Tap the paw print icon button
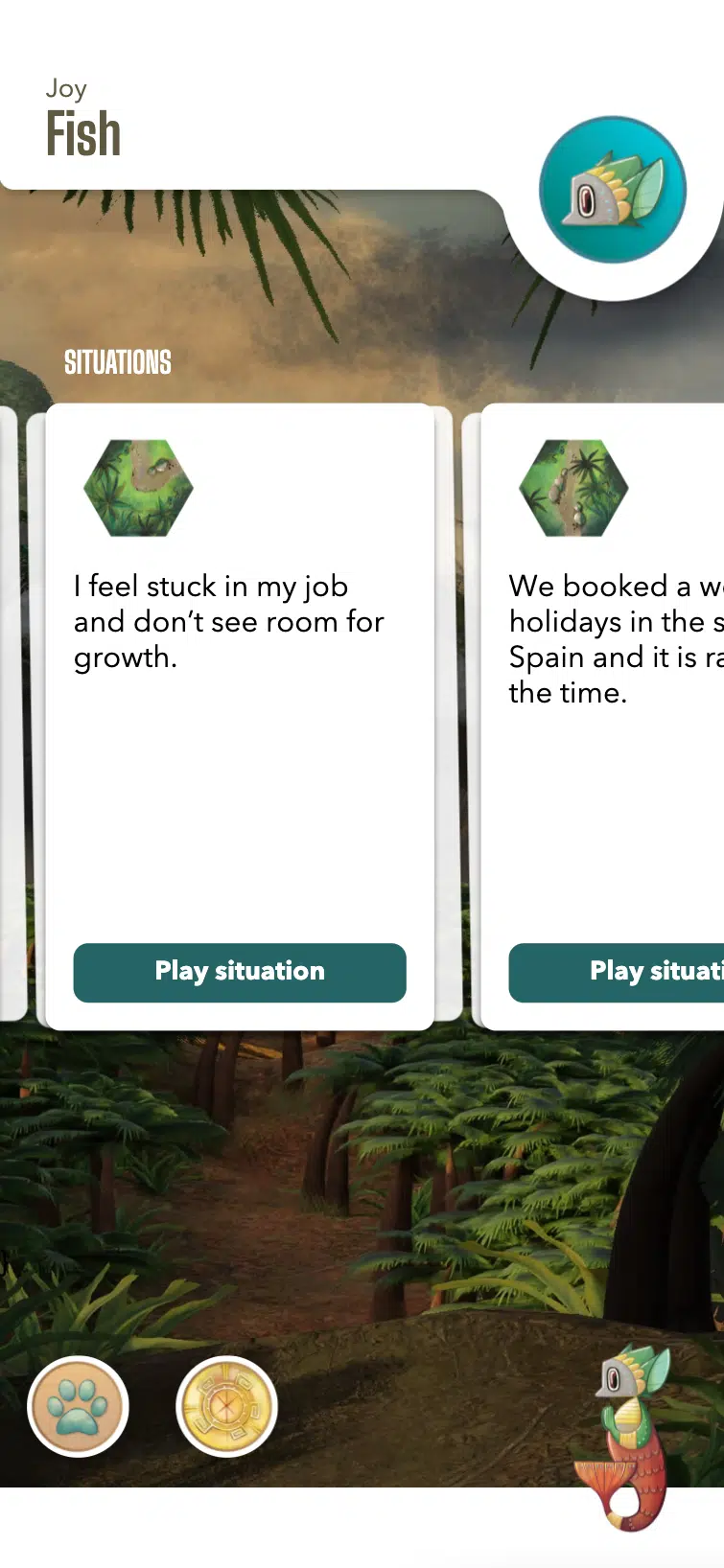 click(x=78, y=1406)
